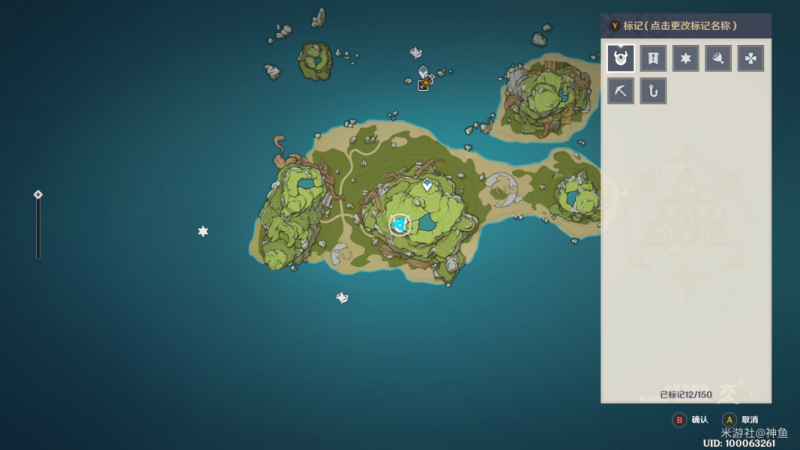Edit the marker name title field

[686, 25]
